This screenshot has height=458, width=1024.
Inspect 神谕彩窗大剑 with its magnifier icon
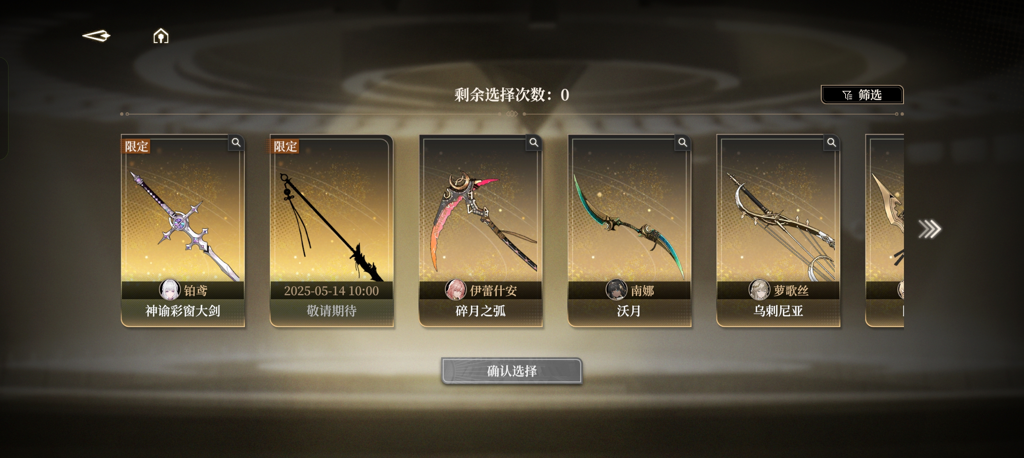click(x=236, y=143)
